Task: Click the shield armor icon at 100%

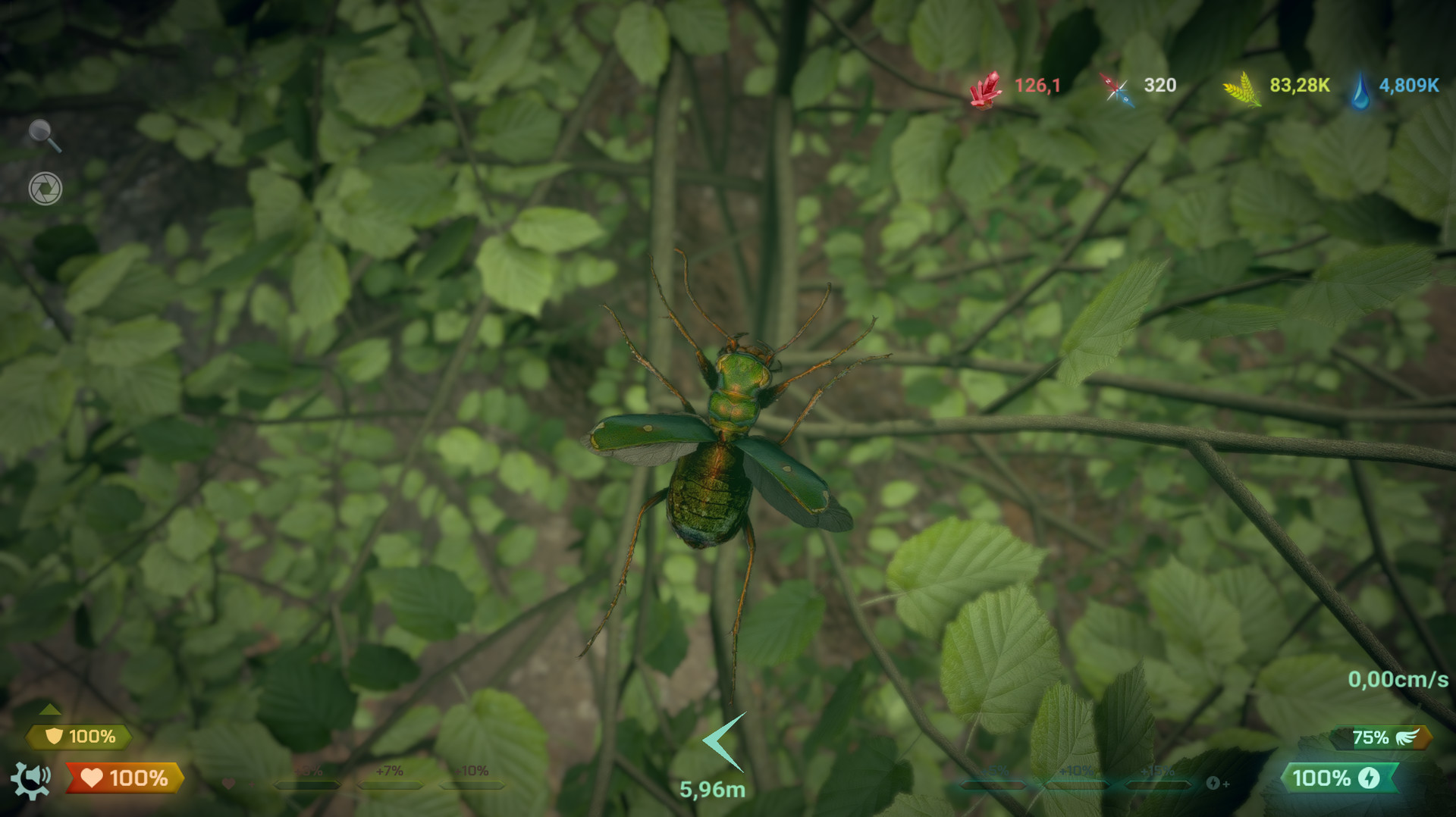Action: coord(54,736)
